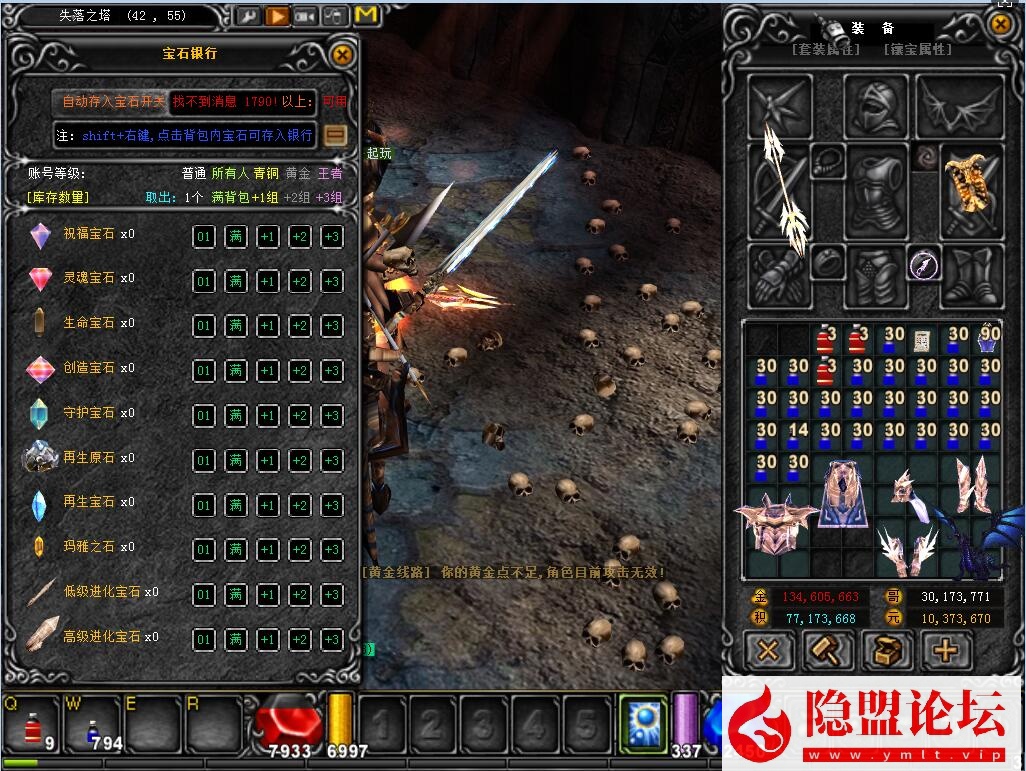1026x771 pixels.
Task: Withdraw +3 groups of 守护宝石
Action: [331, 415]
